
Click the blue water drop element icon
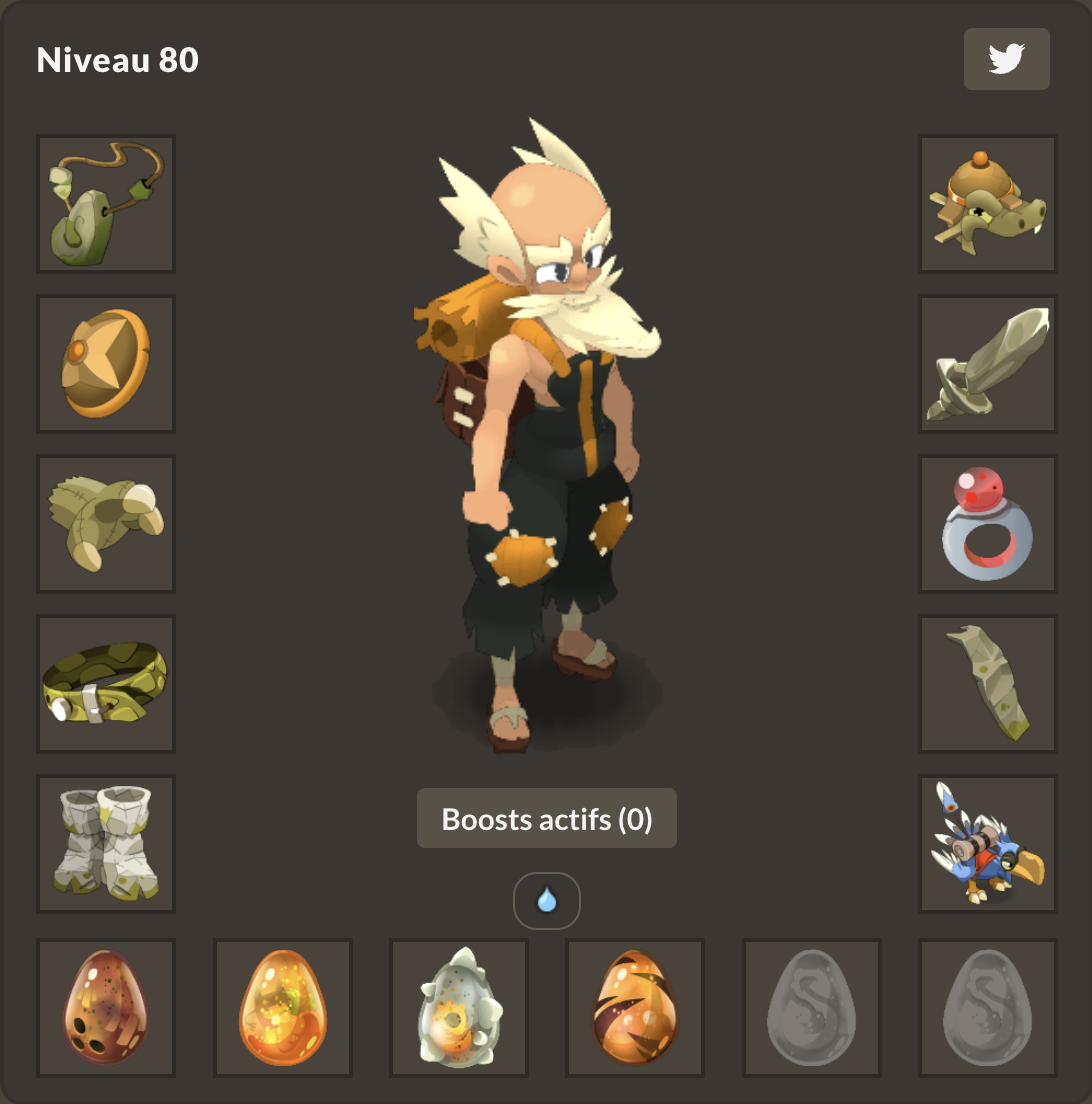click(x=546, y=901)
